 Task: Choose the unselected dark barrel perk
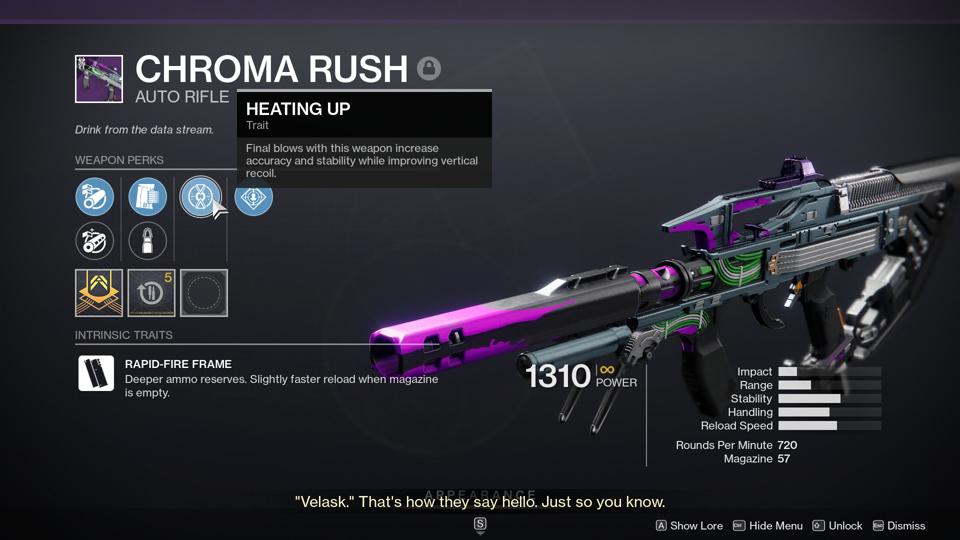[95, 241]
